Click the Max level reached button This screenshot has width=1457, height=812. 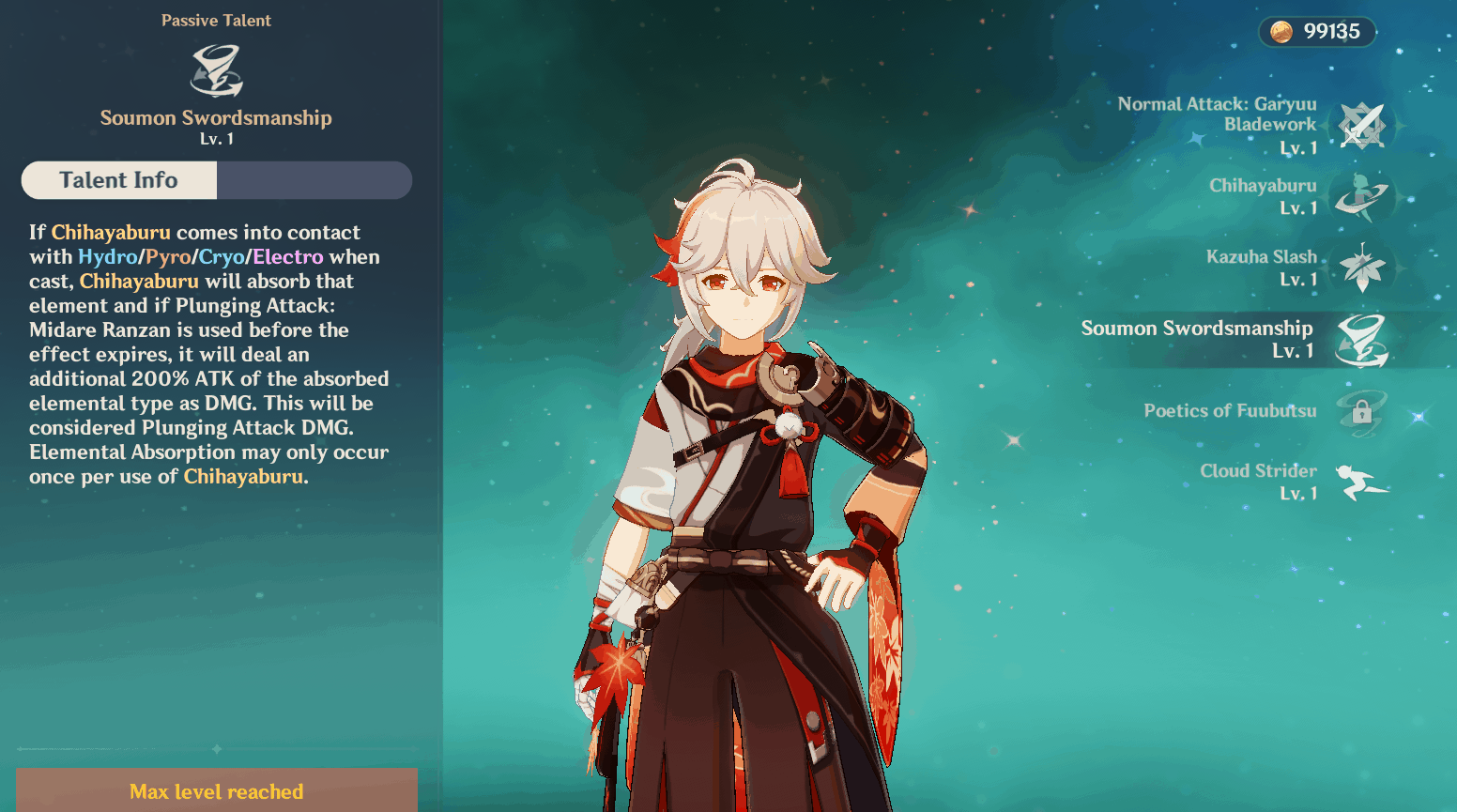pos(216,791)
